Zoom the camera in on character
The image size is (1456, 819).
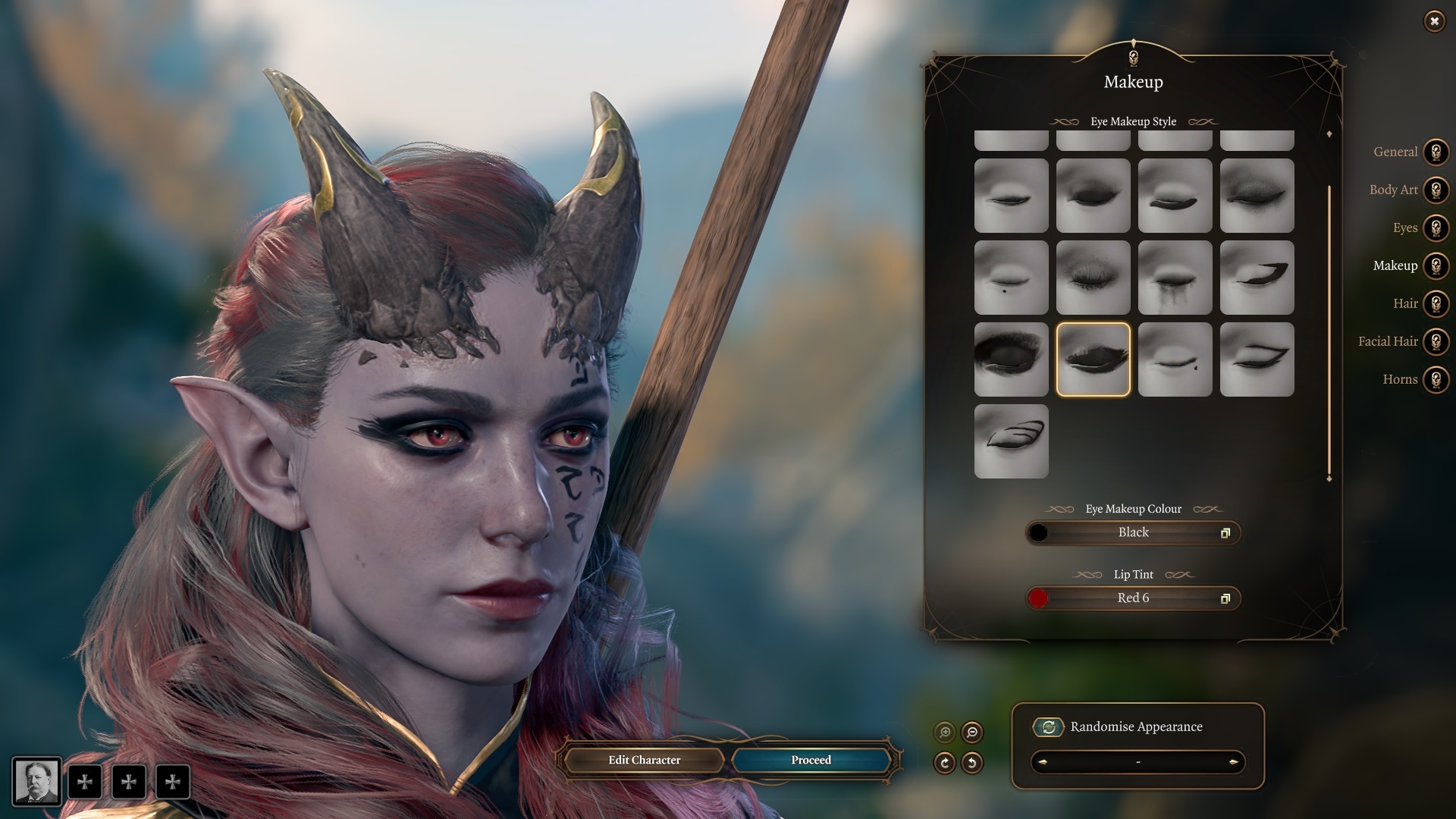point(945,733)
